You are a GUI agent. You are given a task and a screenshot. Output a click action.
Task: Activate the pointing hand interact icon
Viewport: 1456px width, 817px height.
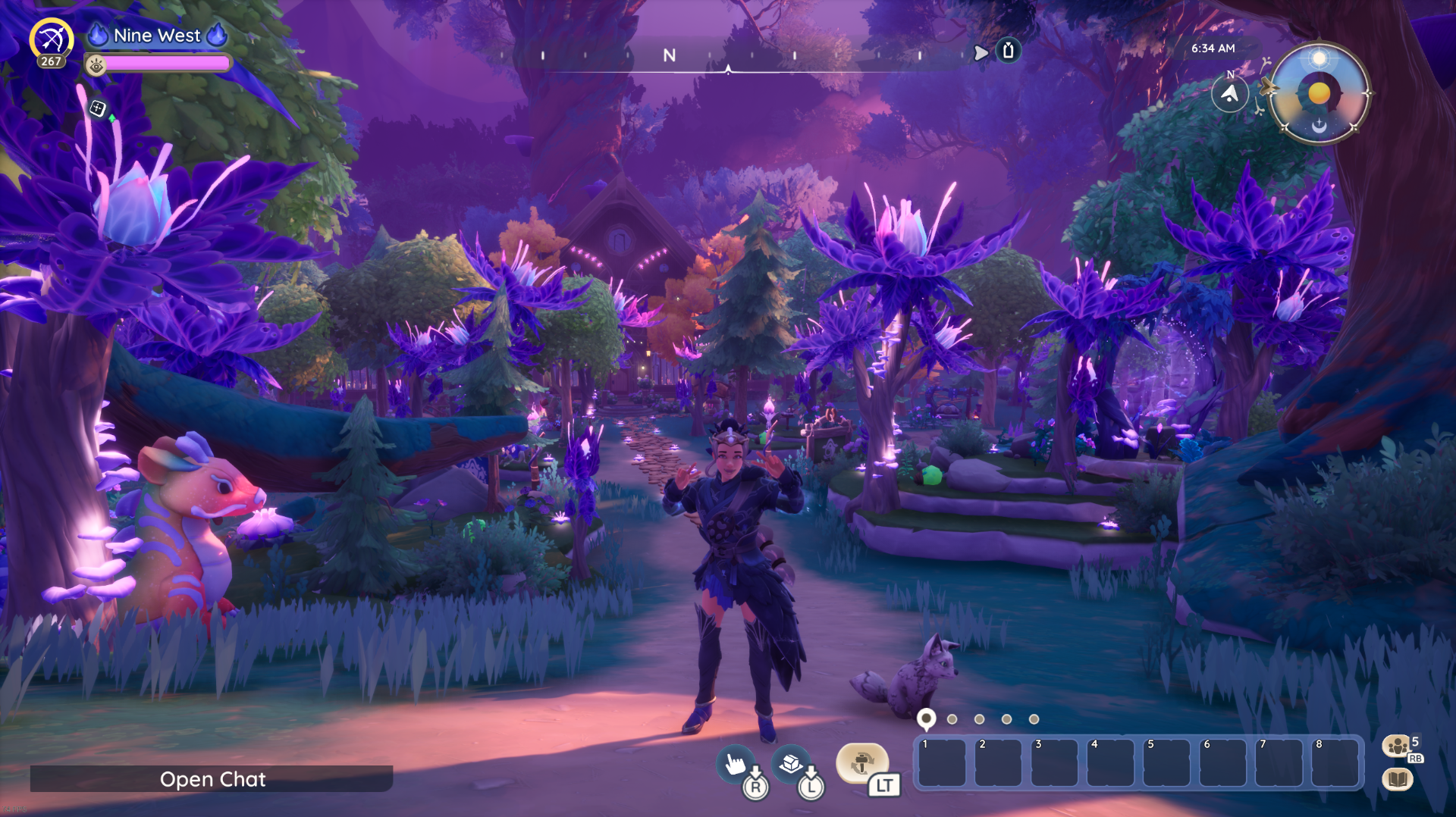(736, 764)
